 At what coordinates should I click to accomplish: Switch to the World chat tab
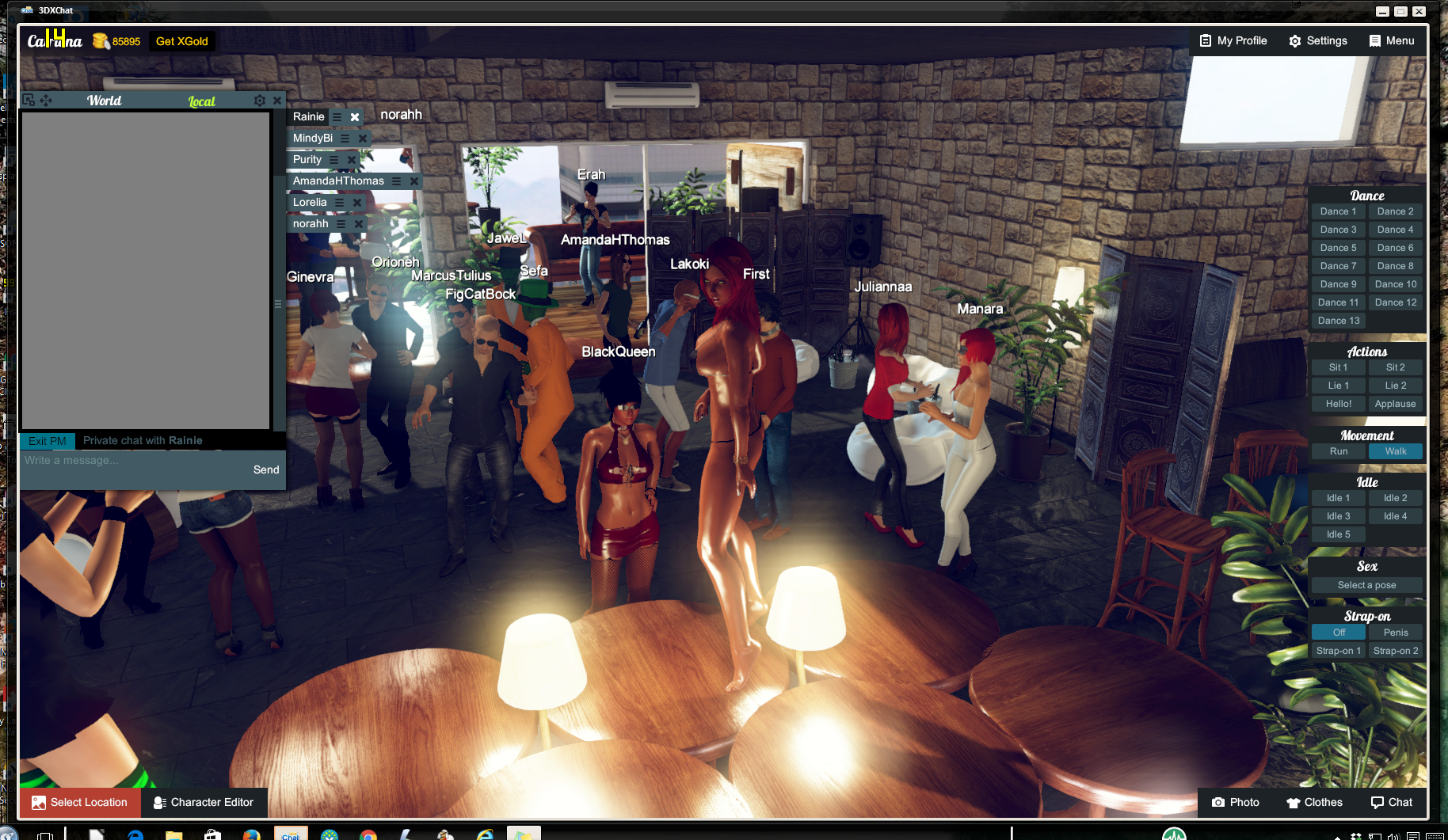coord(104,100)
